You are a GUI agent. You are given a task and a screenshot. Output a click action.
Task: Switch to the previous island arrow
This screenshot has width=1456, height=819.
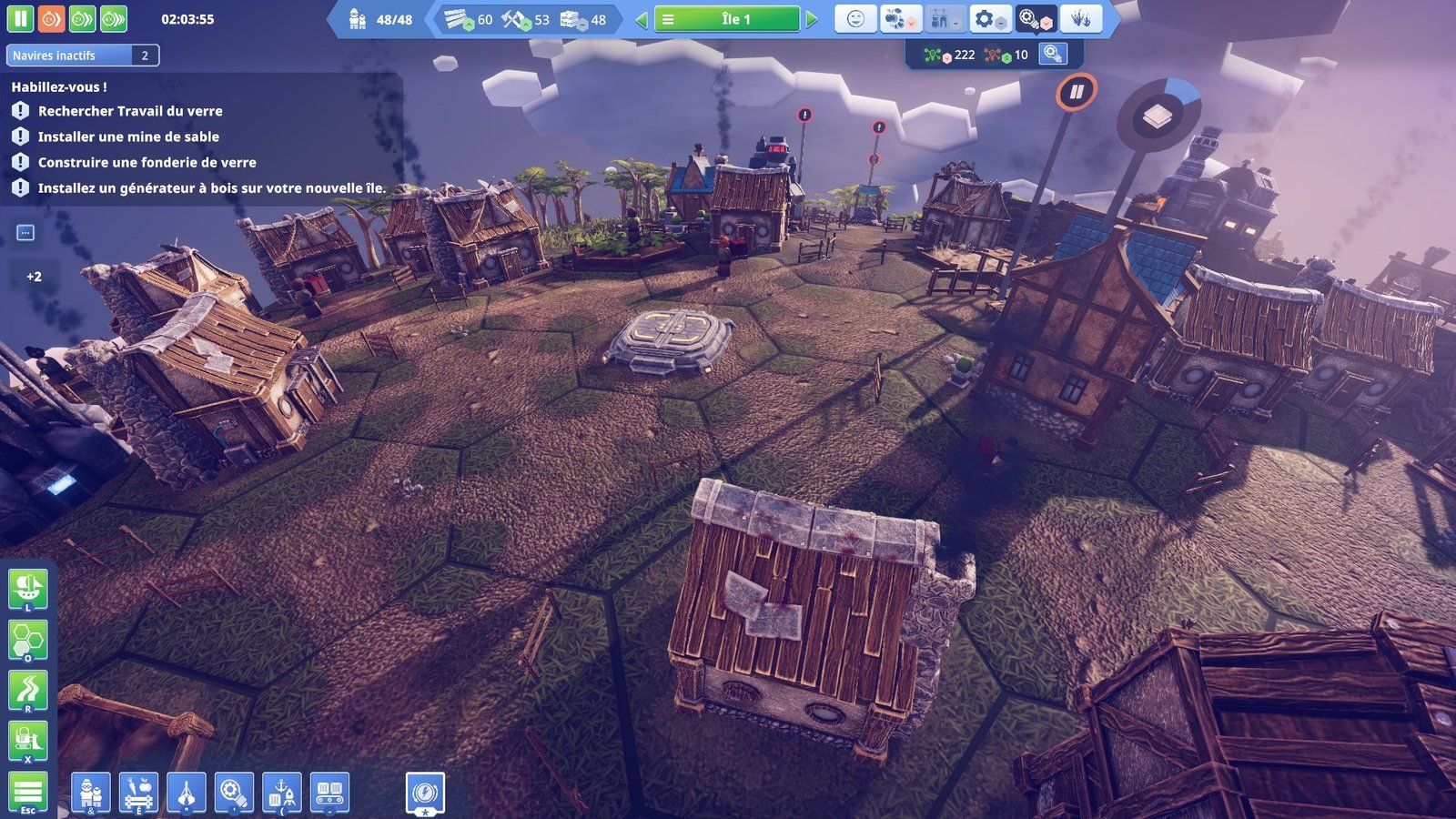pos(642,19)
